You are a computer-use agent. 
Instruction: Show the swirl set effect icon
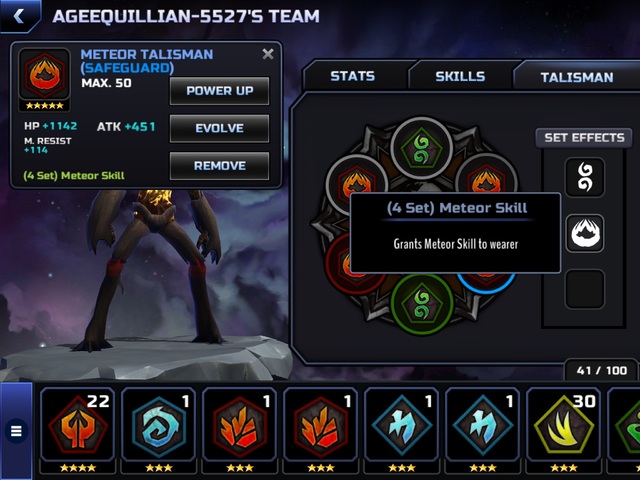click(585, 178)
